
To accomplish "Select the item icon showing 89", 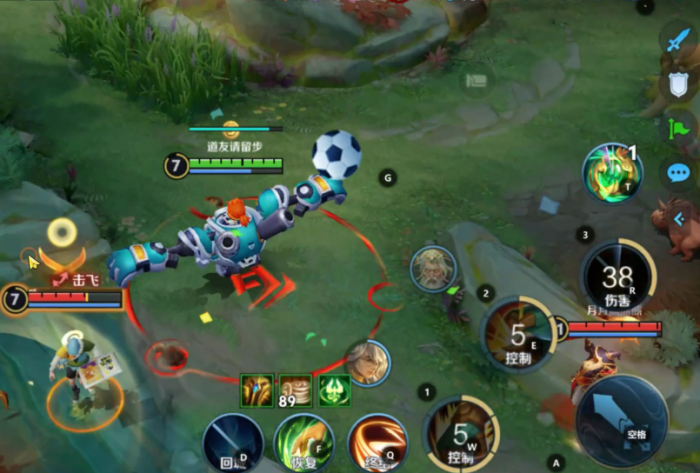I will 294,390.
